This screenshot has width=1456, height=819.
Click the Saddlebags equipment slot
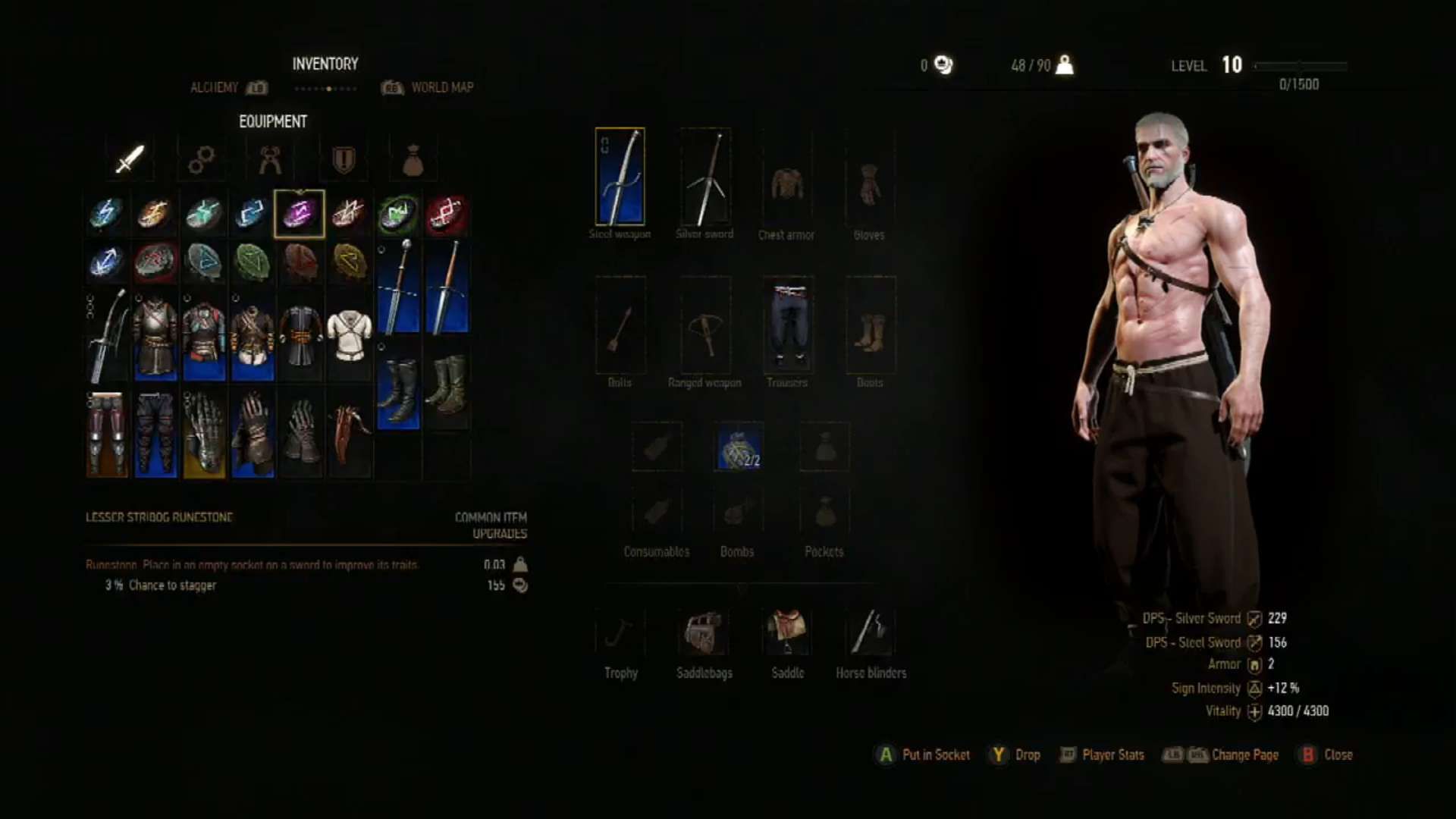point(704,629)
